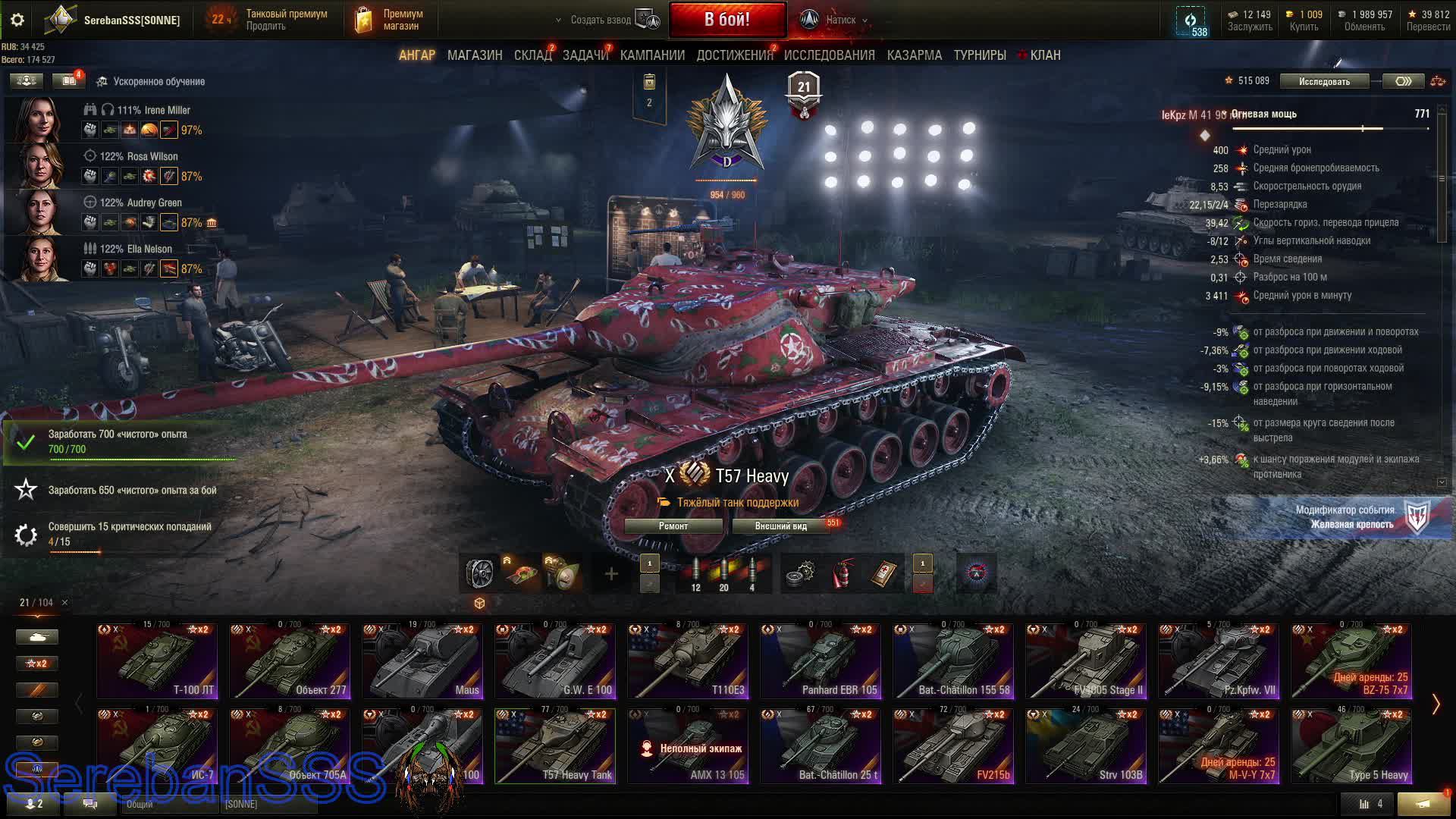Switch to the КАЗАРМА tab
The height and width of the screenshot is (819, 1456).
click(914, 55)
